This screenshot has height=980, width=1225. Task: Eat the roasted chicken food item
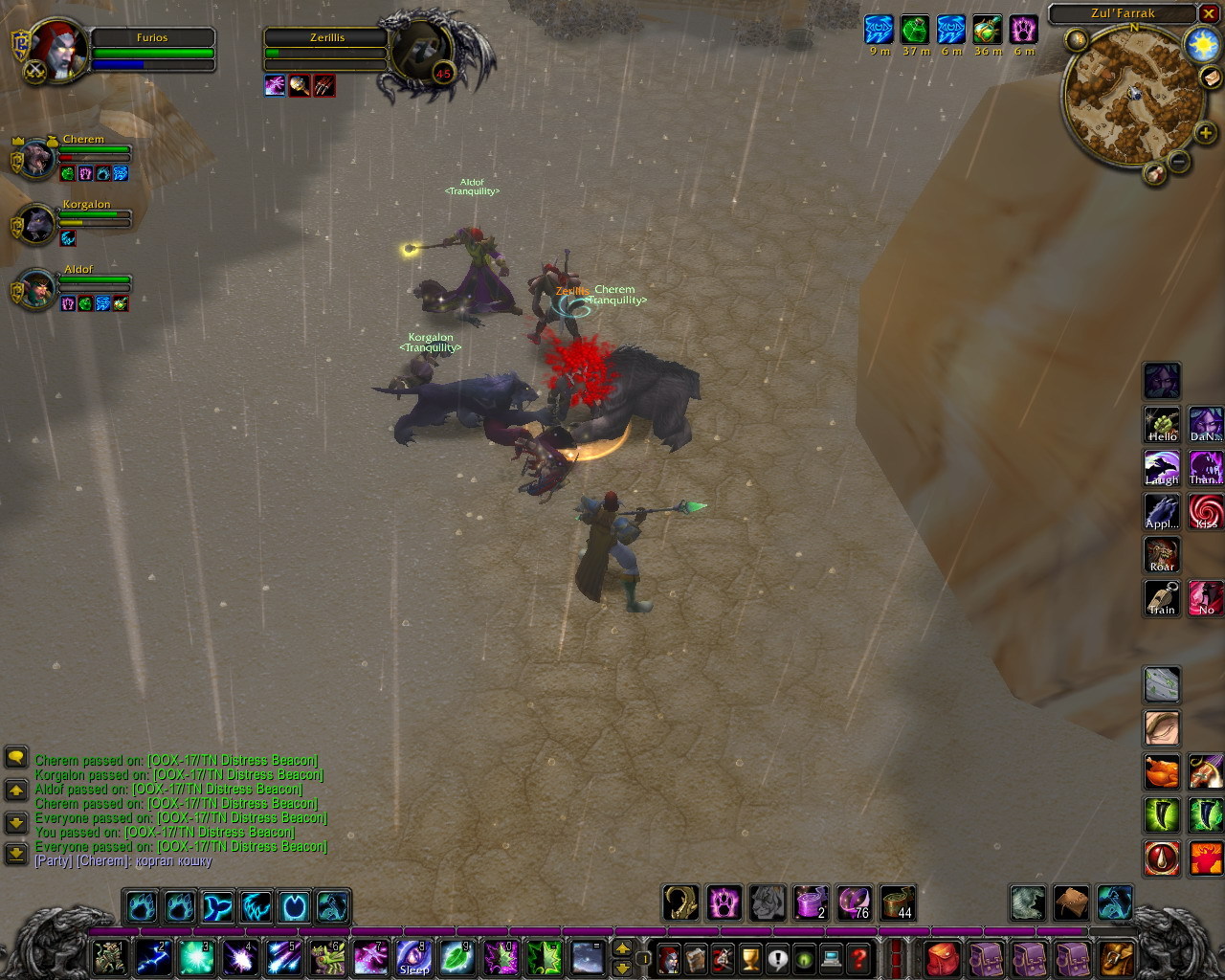pyautogui.click(x=1162, y=771)
